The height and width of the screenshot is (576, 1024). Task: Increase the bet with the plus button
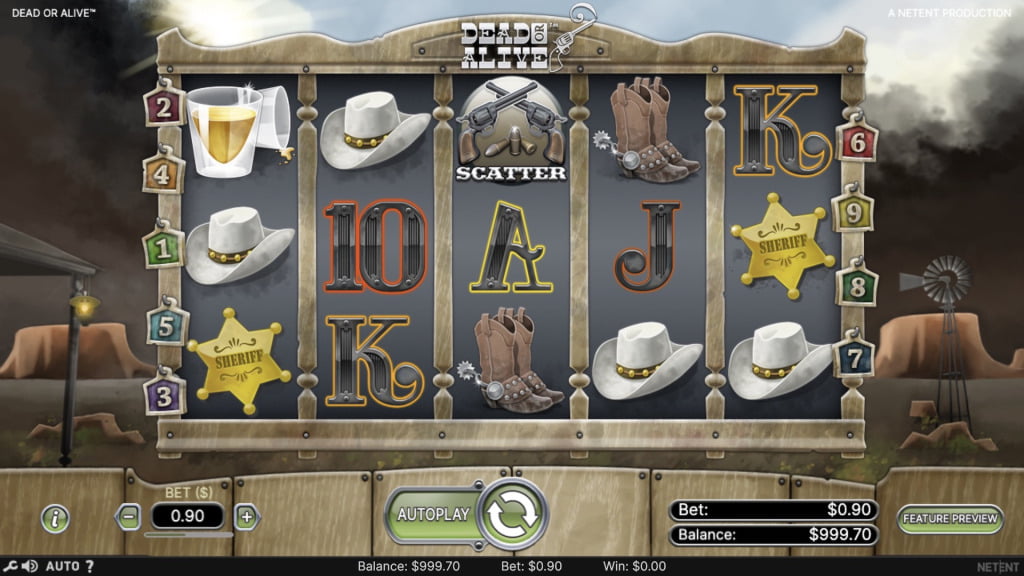coord(246,517)
